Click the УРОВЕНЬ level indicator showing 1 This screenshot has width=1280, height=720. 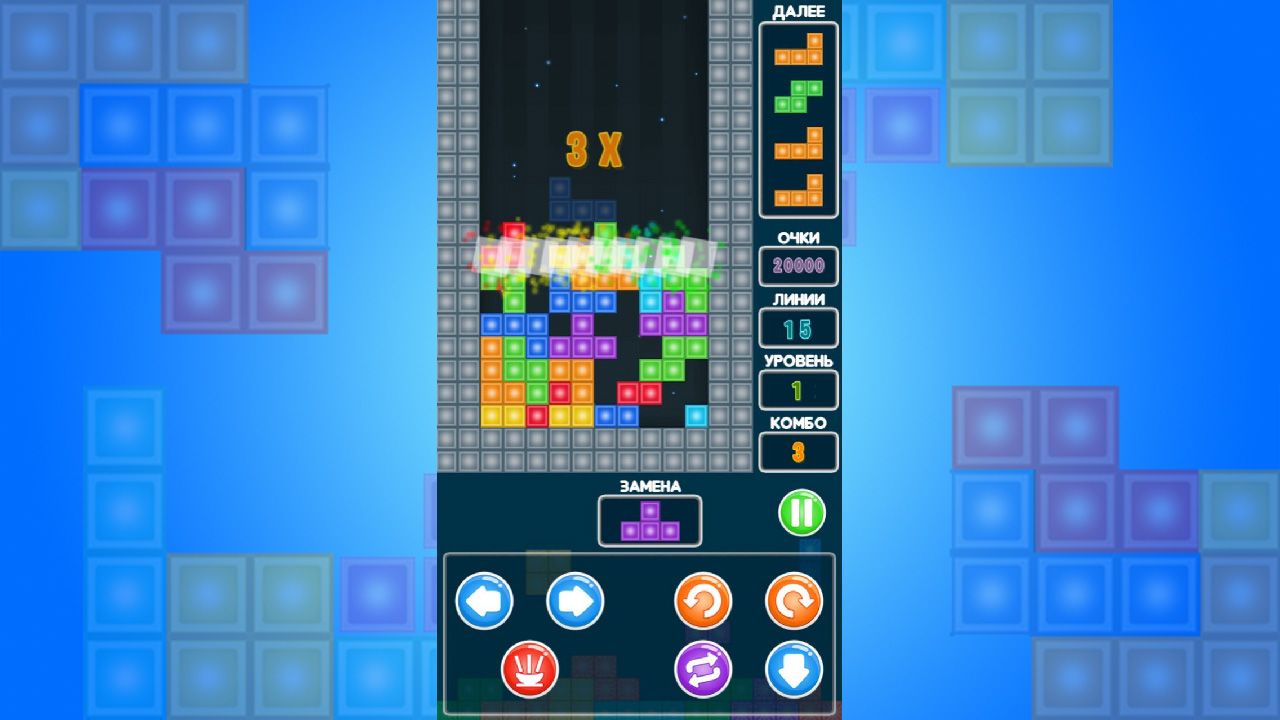click(x=798, y=390)
